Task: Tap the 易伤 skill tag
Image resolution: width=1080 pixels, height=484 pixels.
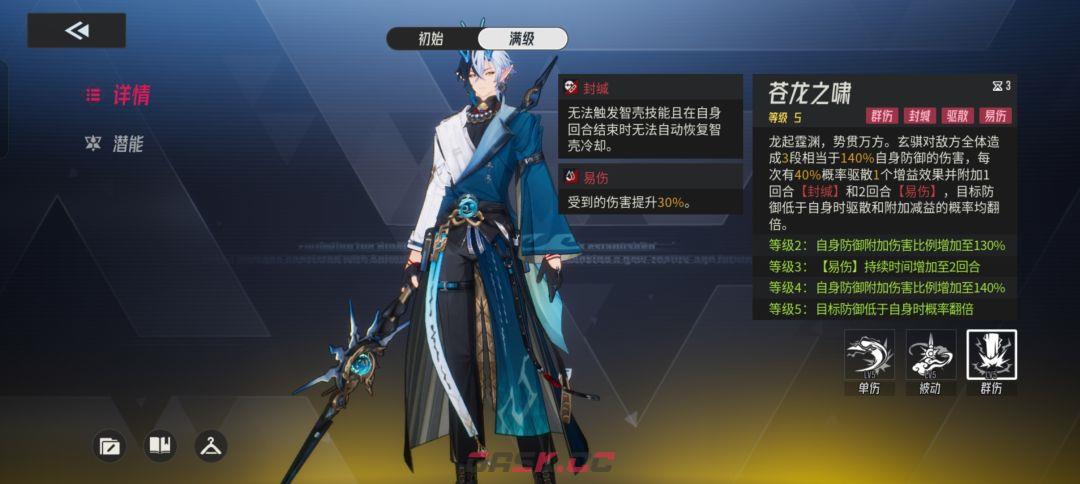Action: click(x=995, y=116)
